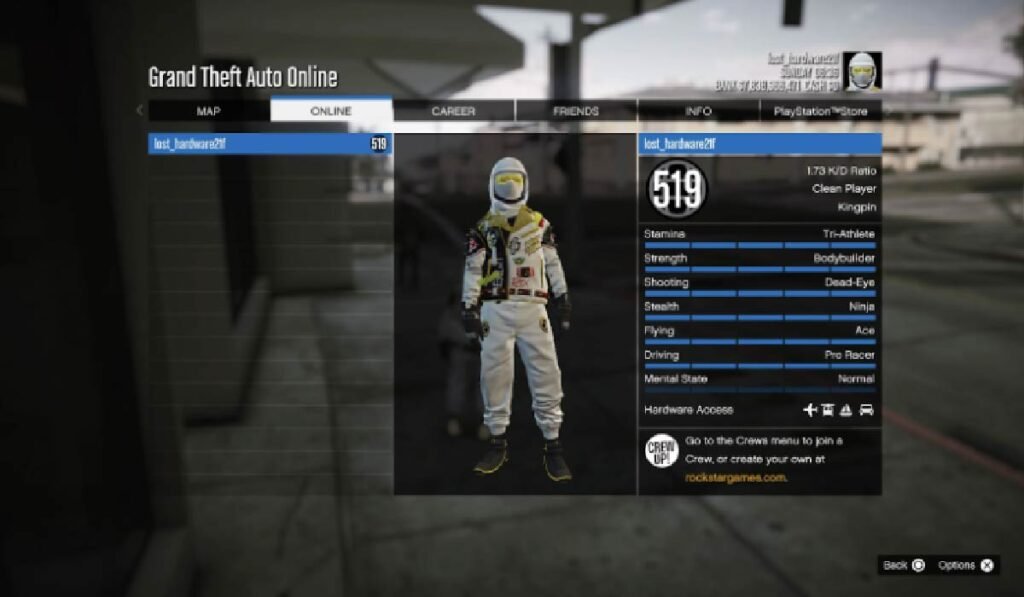Open the PlayStation Store tab
This screenshot has height=597, width=1024.
(x=820, y=111)
